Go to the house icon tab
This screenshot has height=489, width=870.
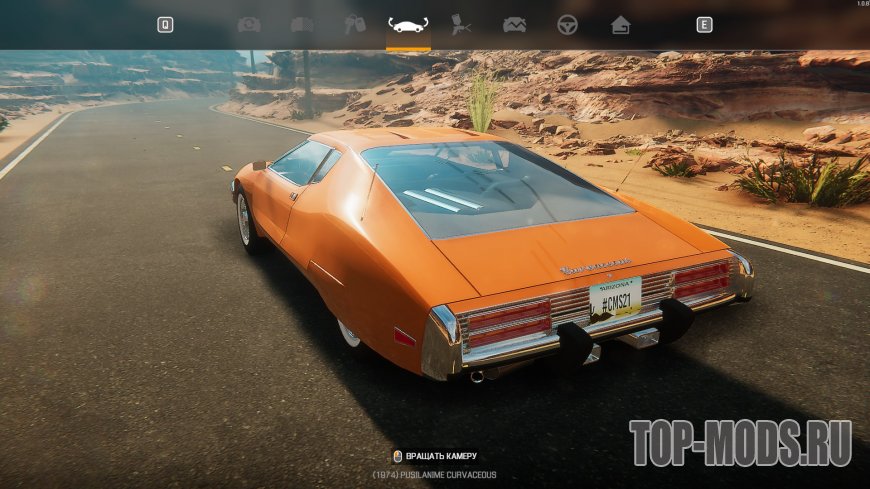click(620, 25)
